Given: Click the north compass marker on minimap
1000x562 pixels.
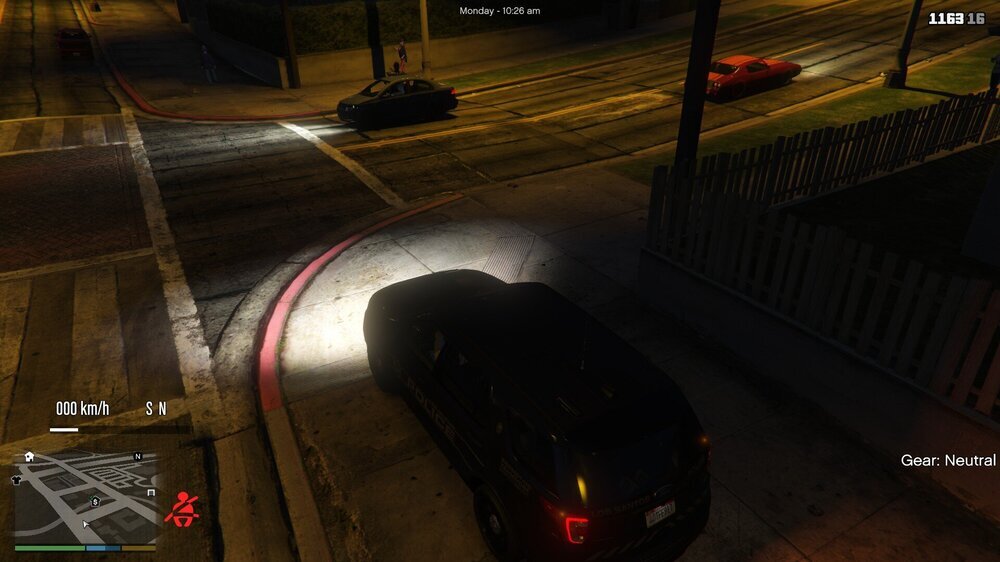Looking at the screenshot, I should (x=138, y=456).
